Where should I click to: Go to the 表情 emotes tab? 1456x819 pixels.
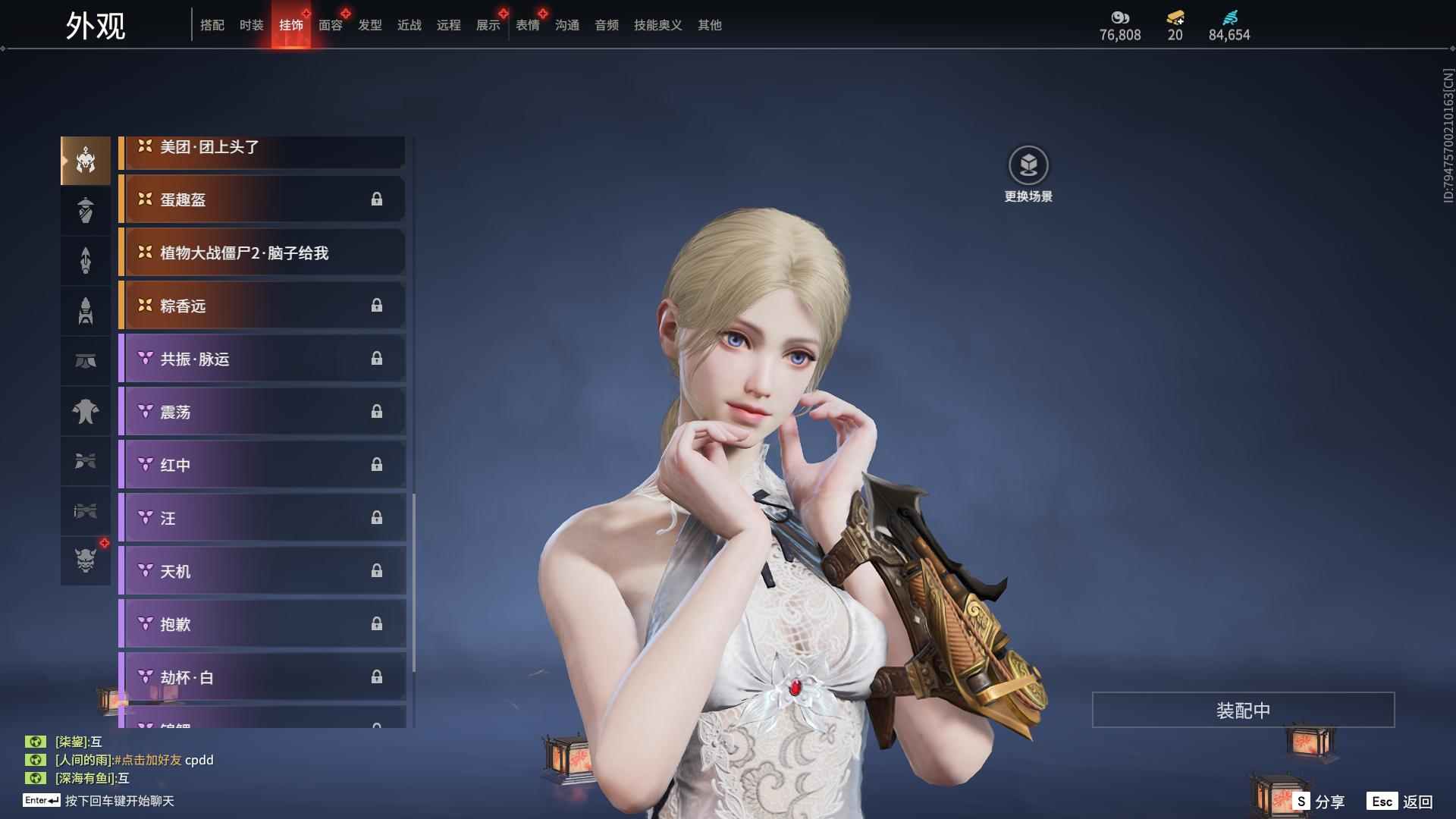click(x=528, y=25)
